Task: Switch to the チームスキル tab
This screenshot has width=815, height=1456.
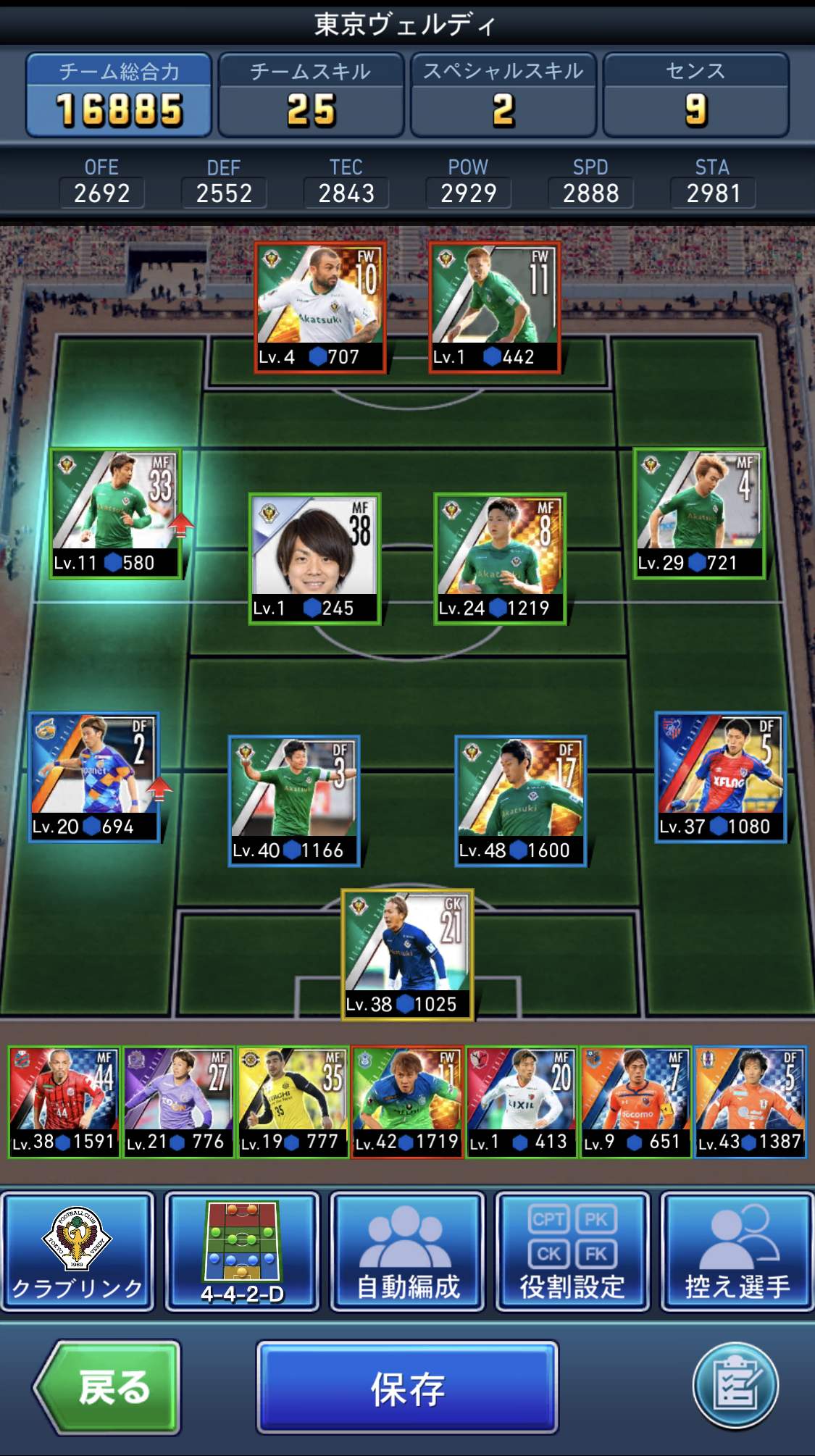Action: point(311,94)
